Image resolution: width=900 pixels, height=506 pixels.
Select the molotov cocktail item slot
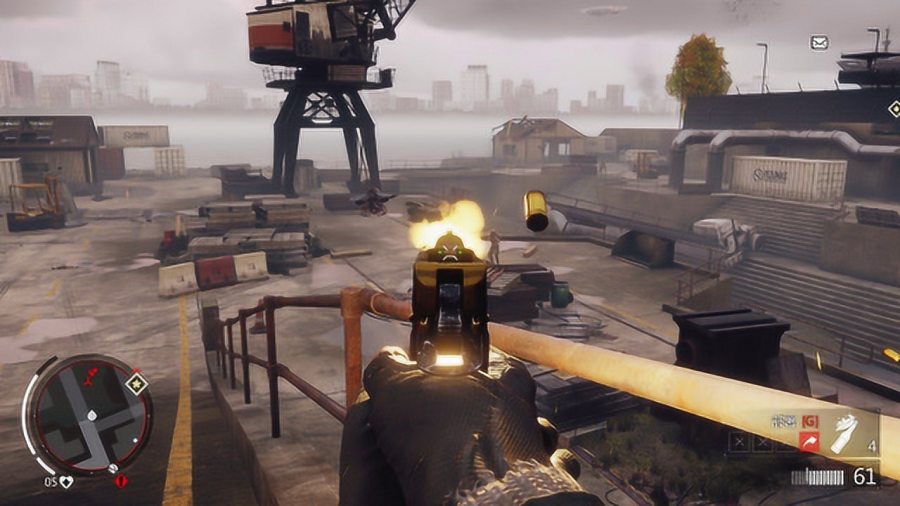[x=844, y=432]
